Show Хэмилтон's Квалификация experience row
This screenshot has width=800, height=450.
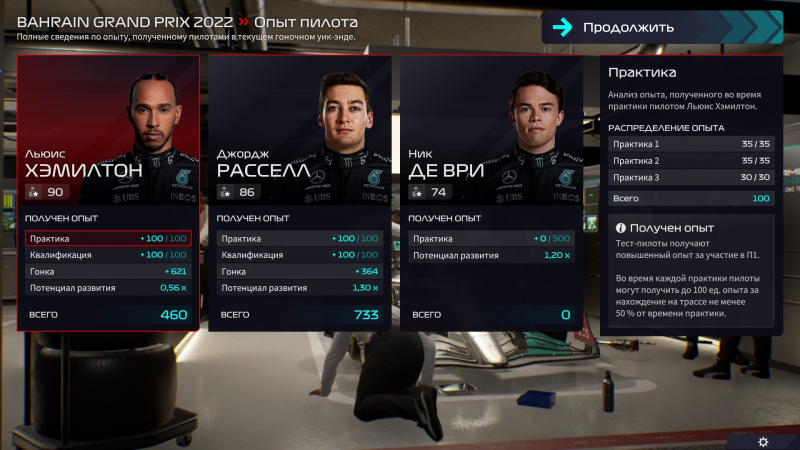pos(107,255)
